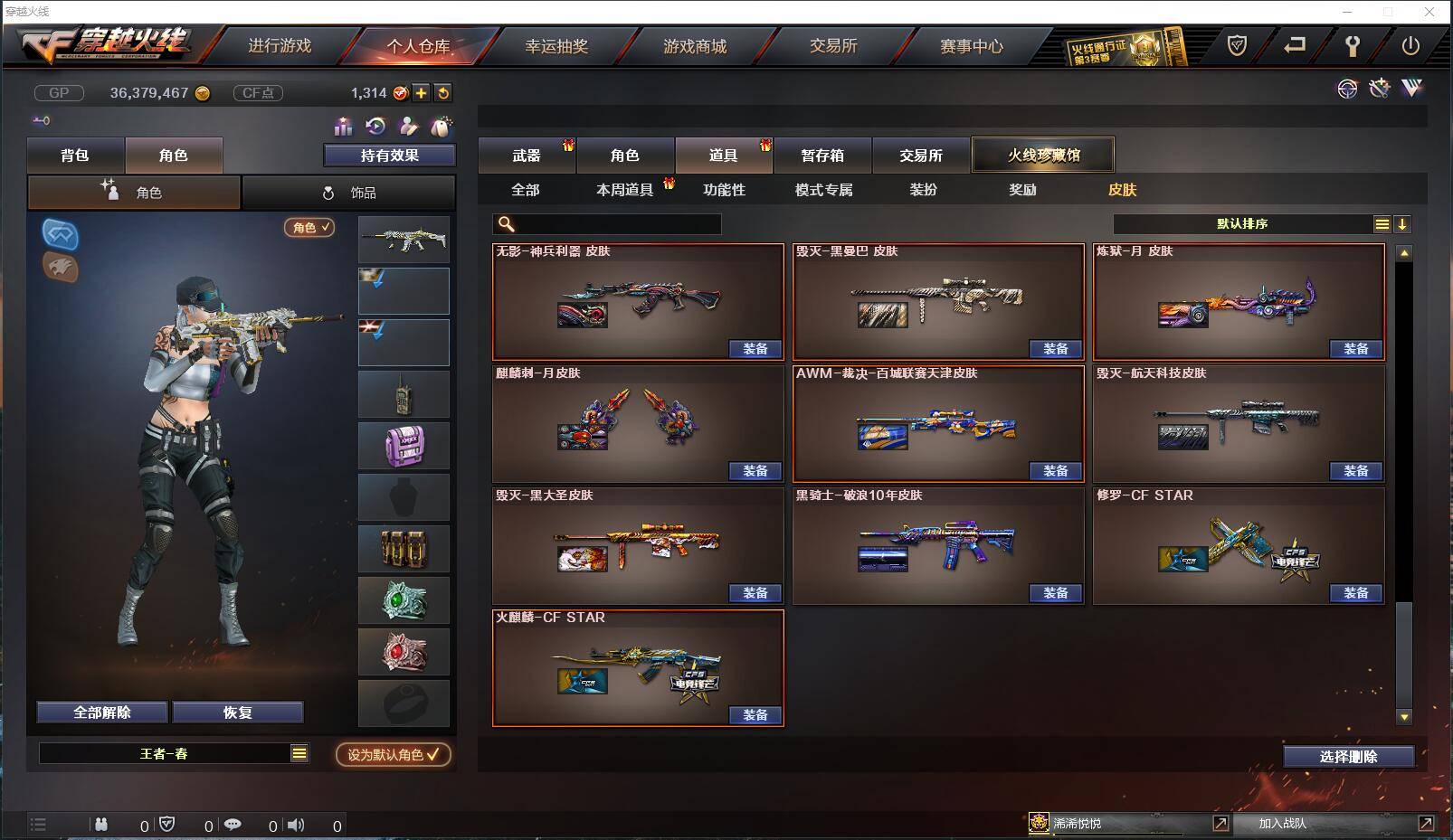Click the dog tag nameplate icon
The width and height of the screenshot is (1453, 840).
coord(442,126)
